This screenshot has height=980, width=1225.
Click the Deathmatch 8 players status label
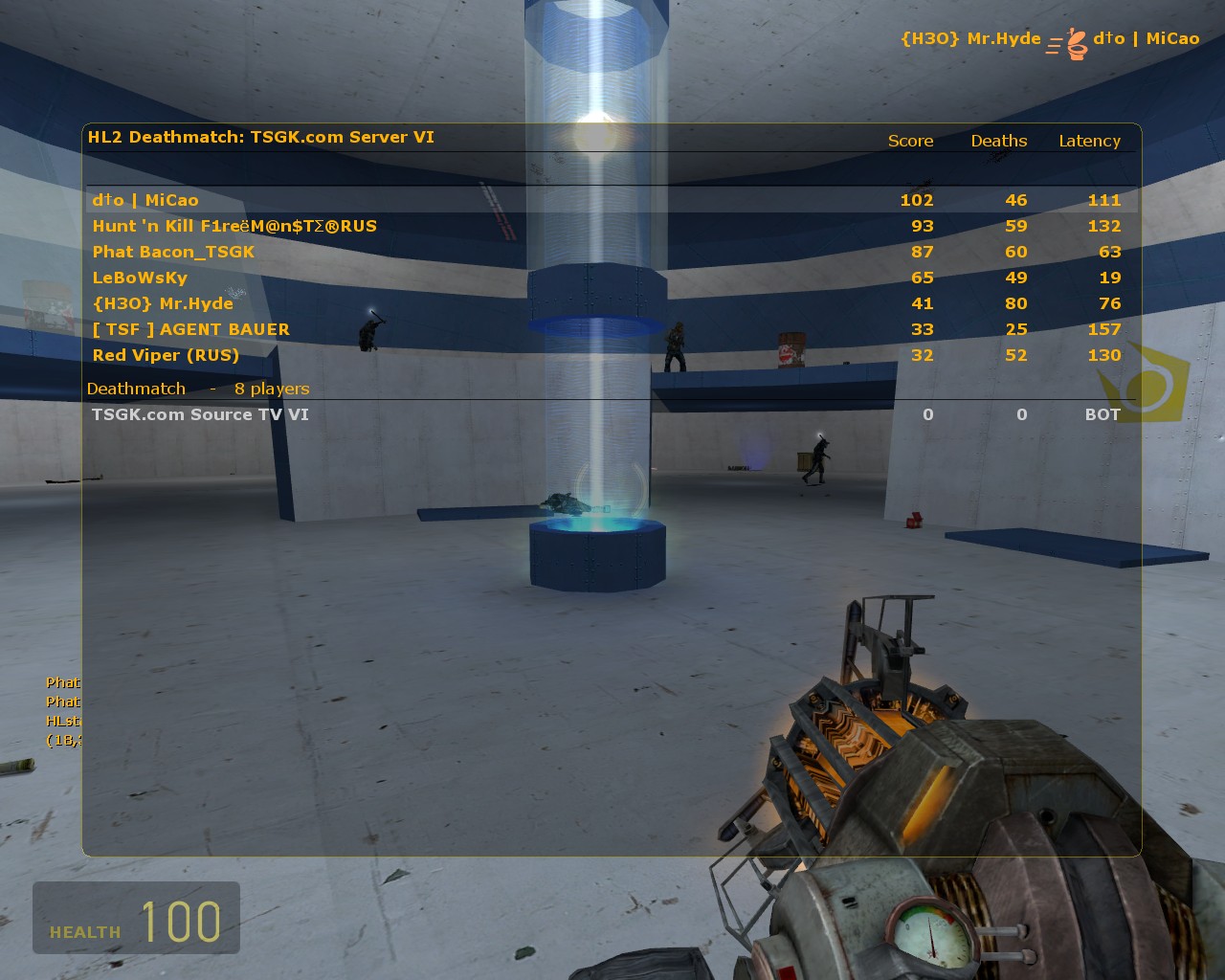click(197, 389)
